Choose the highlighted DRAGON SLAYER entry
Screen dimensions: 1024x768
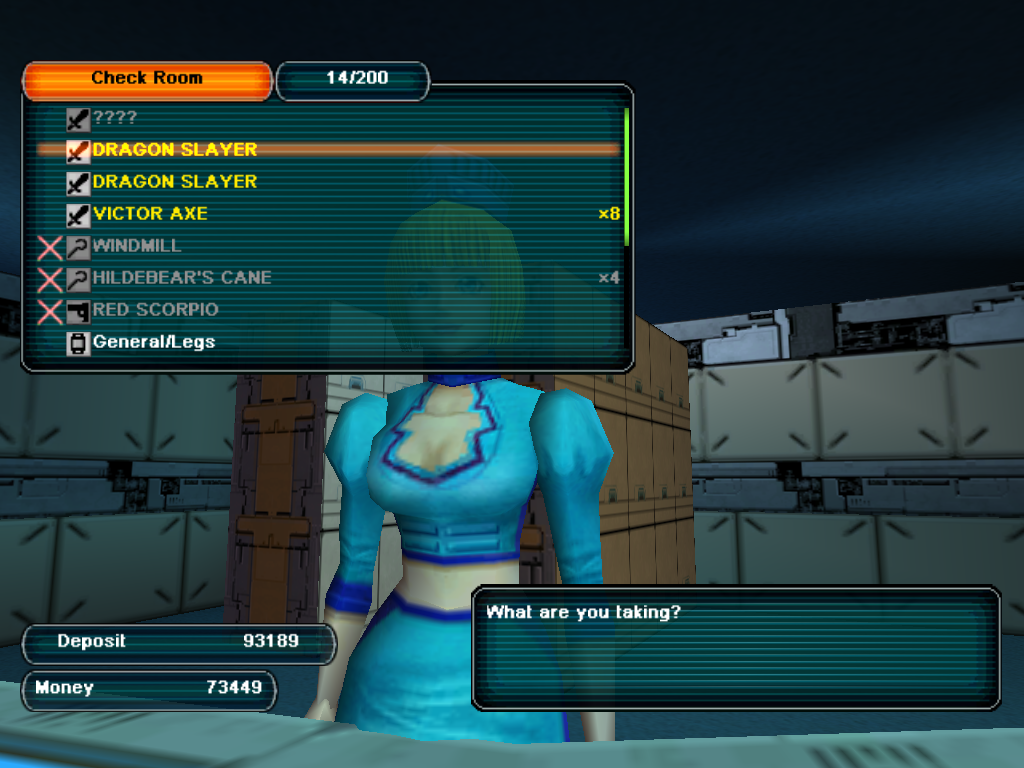tap(175, 150)
